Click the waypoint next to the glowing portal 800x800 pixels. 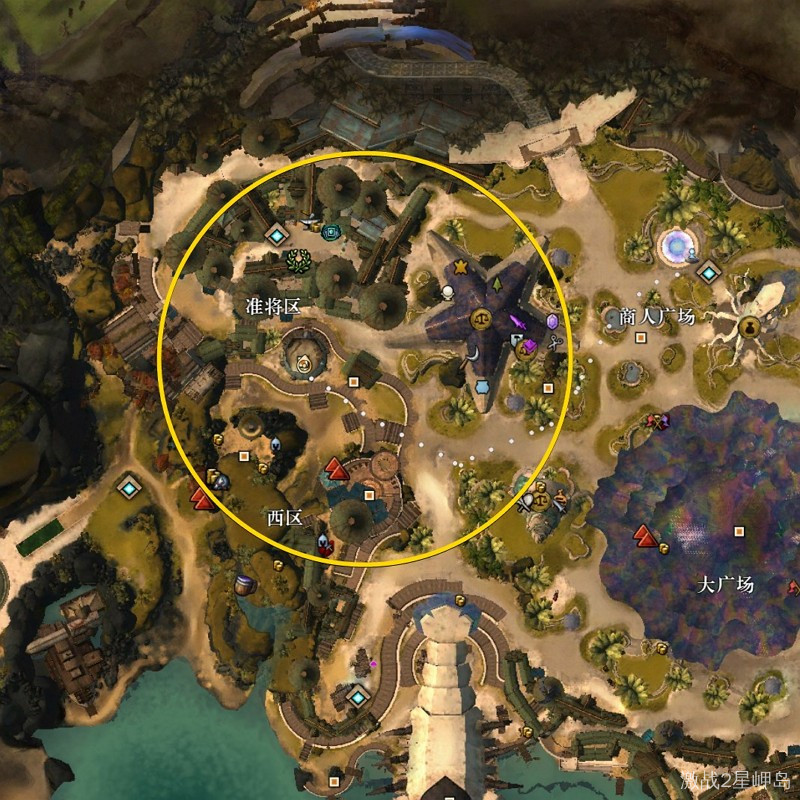709,272
